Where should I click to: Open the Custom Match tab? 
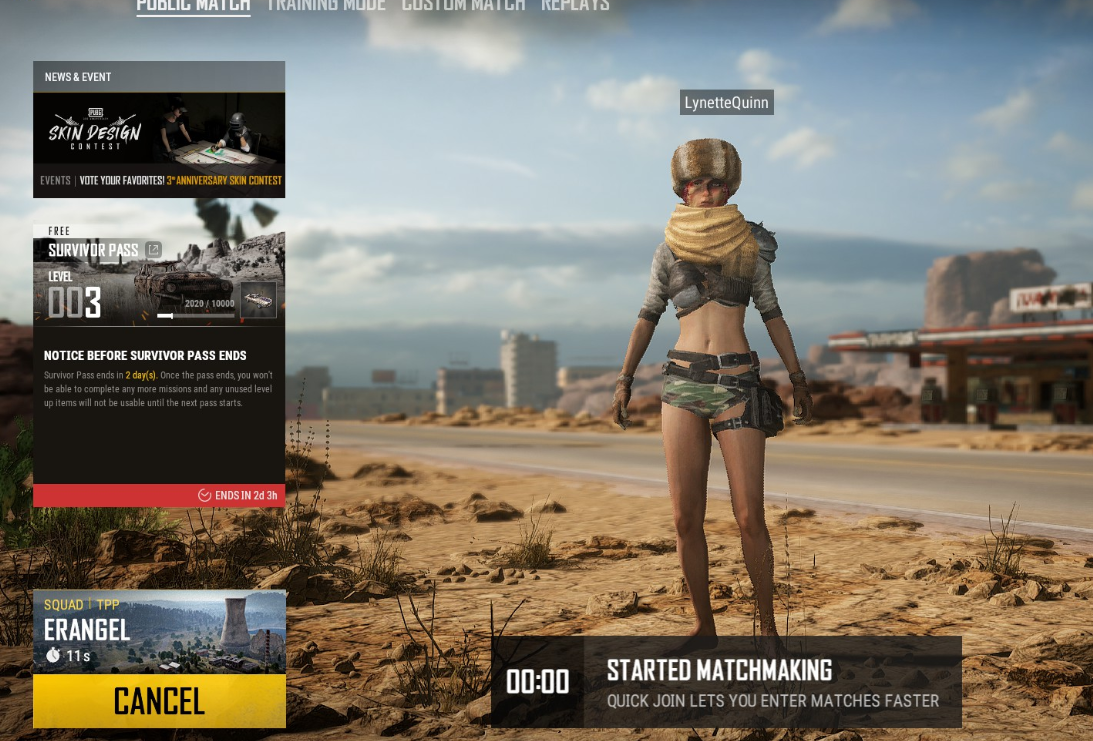pos(463,5)
